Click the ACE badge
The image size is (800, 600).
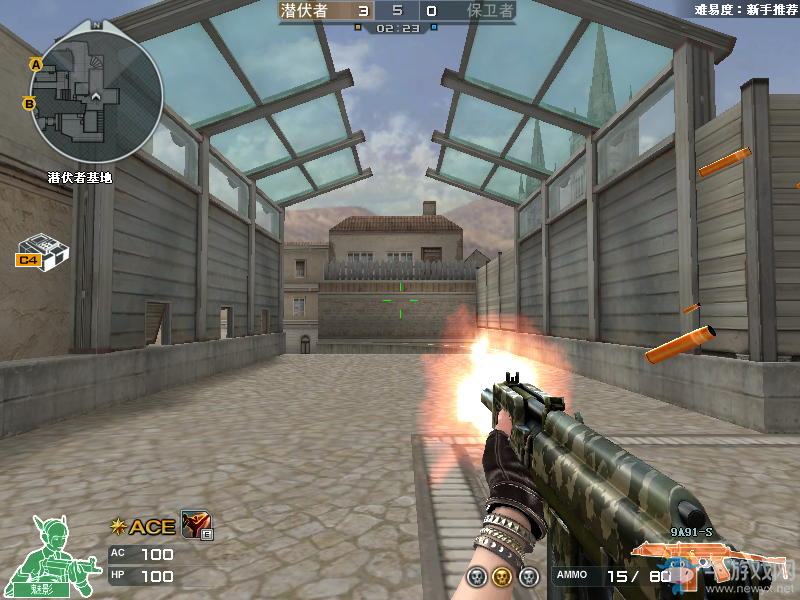click(144, 527)
